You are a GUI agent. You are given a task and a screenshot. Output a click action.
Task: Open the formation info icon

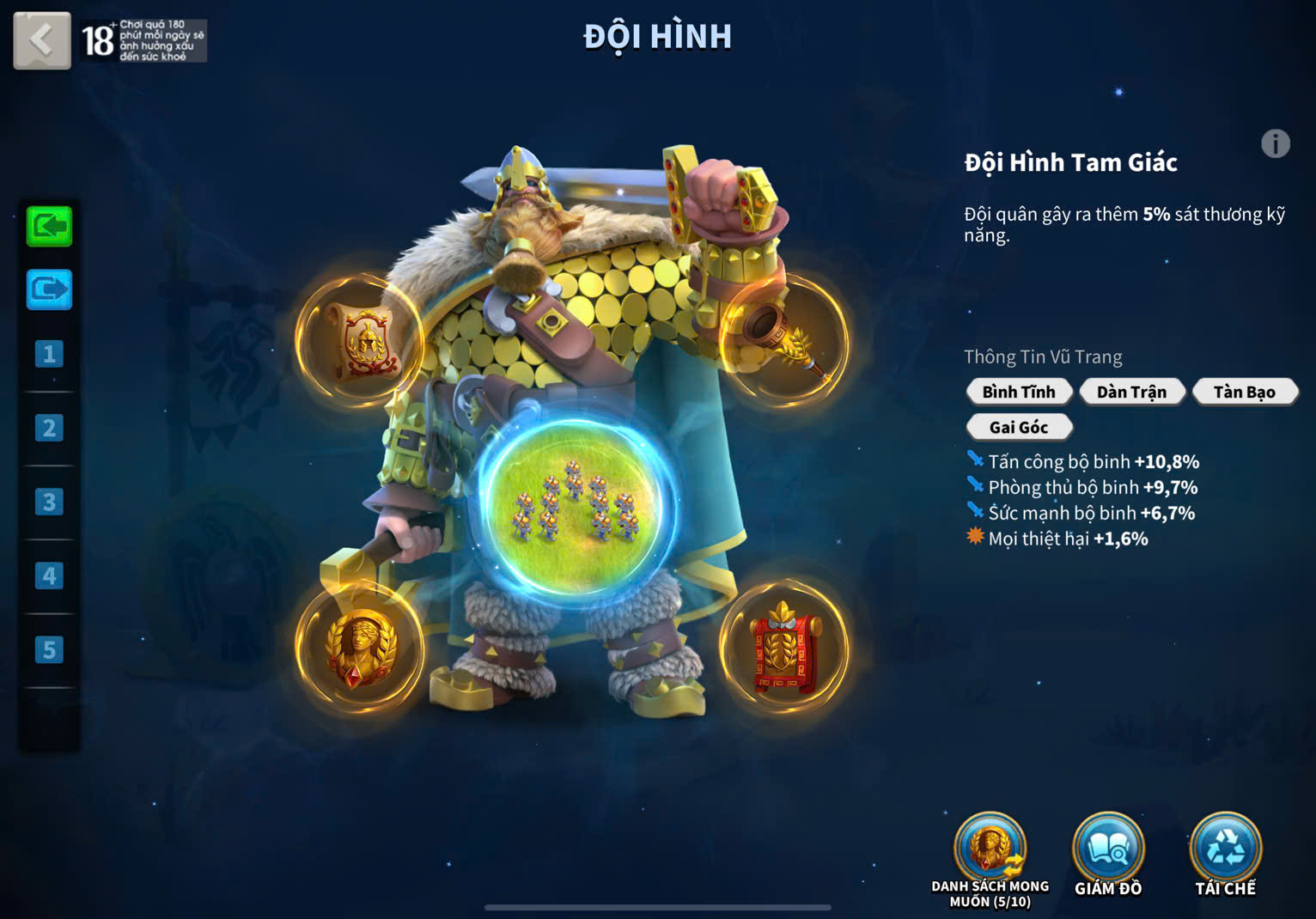click(x=1275, y=143)
